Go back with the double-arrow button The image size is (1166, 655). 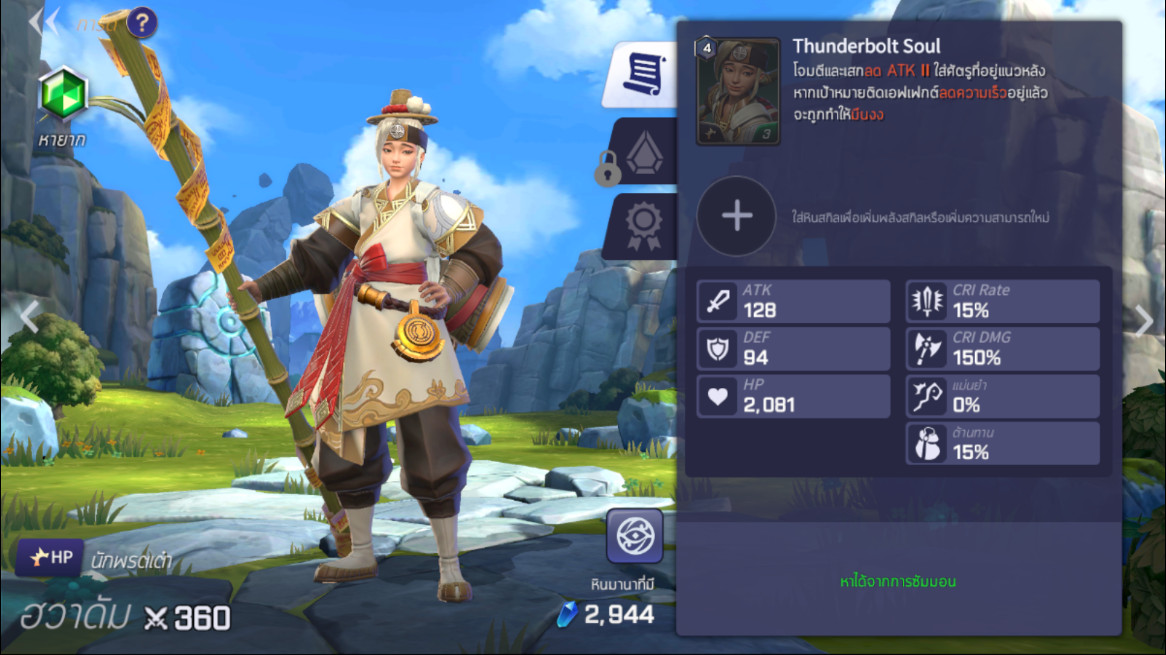point(44,22)
